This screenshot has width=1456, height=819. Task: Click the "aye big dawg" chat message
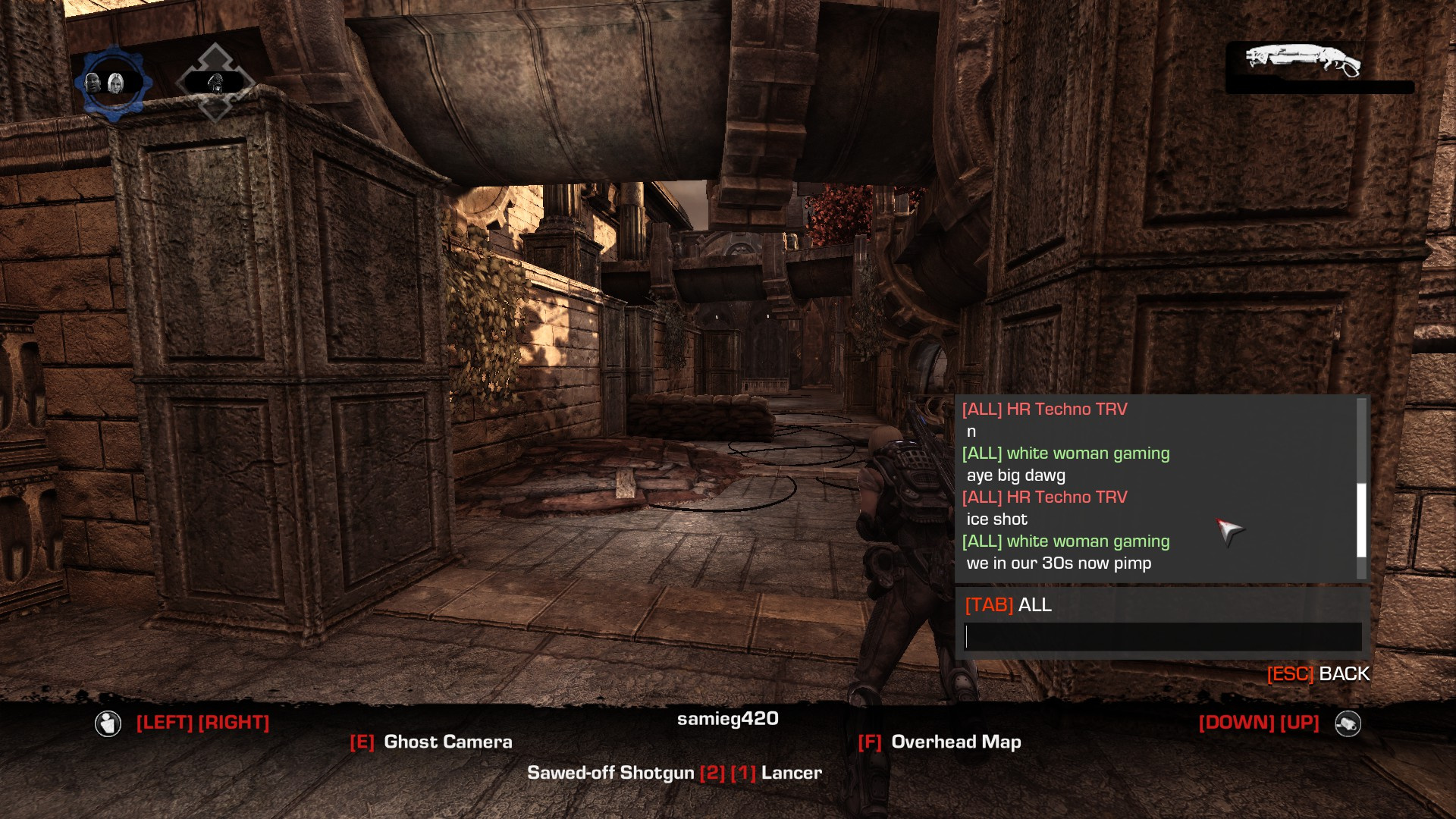click(x=1015, y=475)
